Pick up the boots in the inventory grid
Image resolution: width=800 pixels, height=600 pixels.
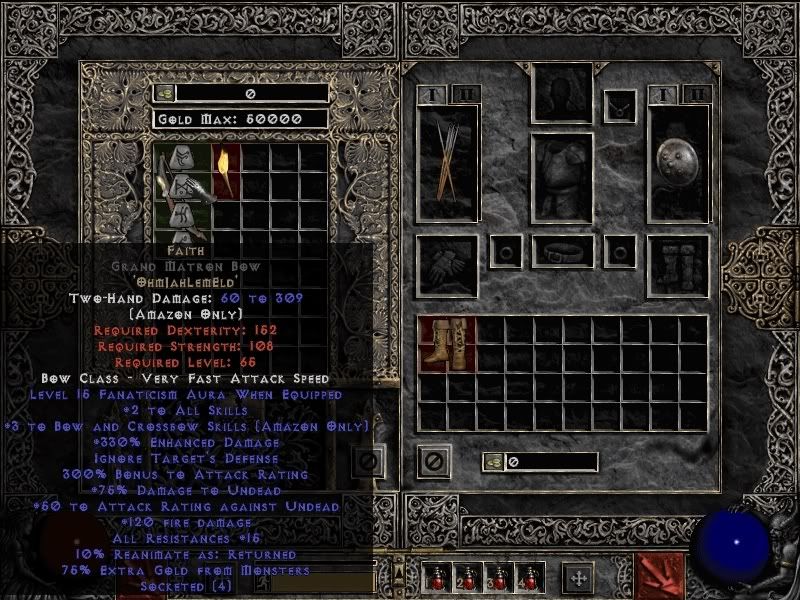447,345
